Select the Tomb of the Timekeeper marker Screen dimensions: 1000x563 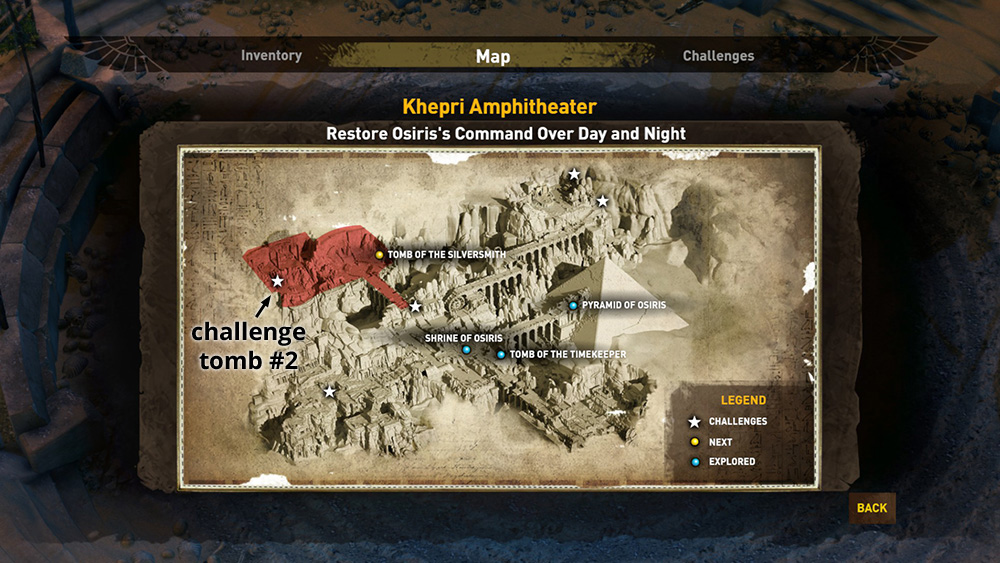click(x=501, y=354)
